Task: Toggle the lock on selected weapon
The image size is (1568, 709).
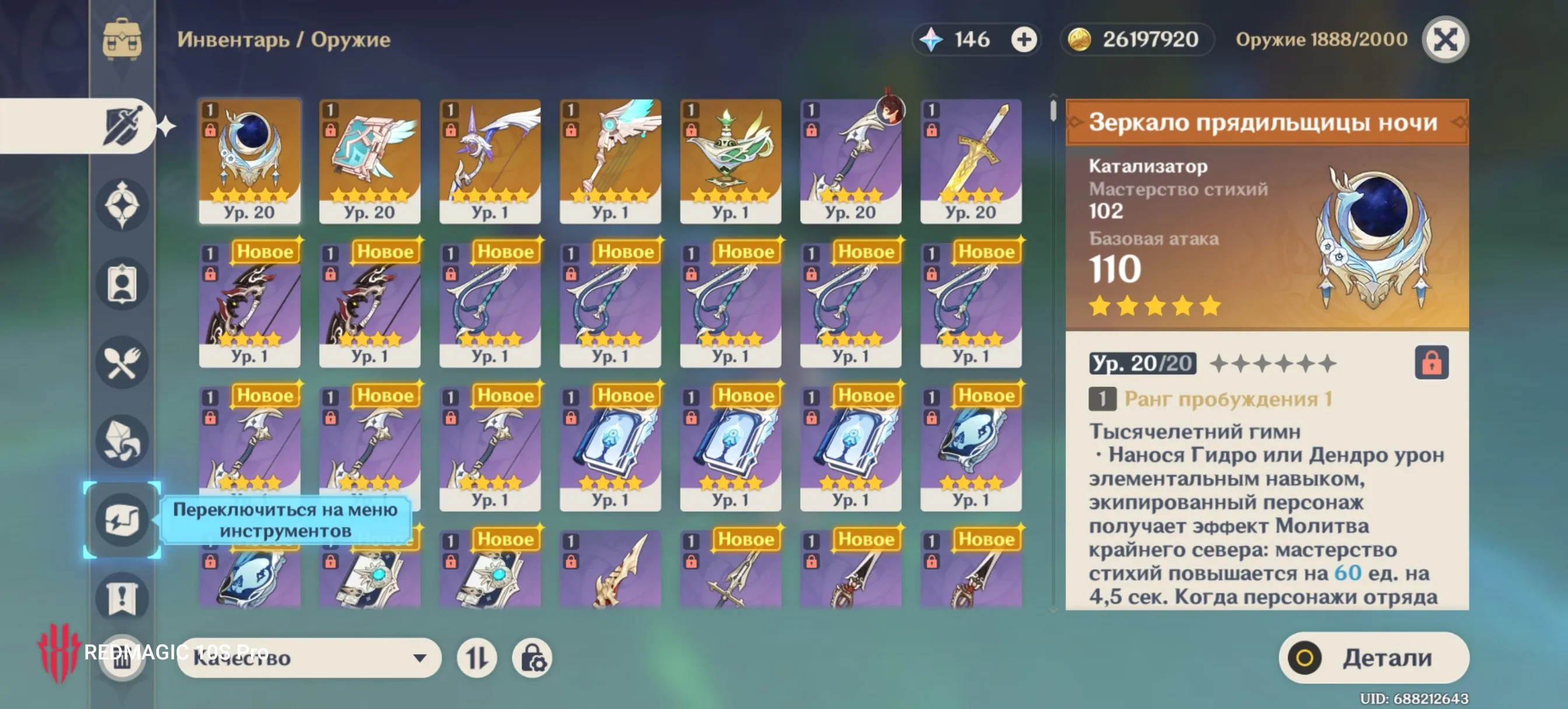Action: click(x=1431, y=363)
